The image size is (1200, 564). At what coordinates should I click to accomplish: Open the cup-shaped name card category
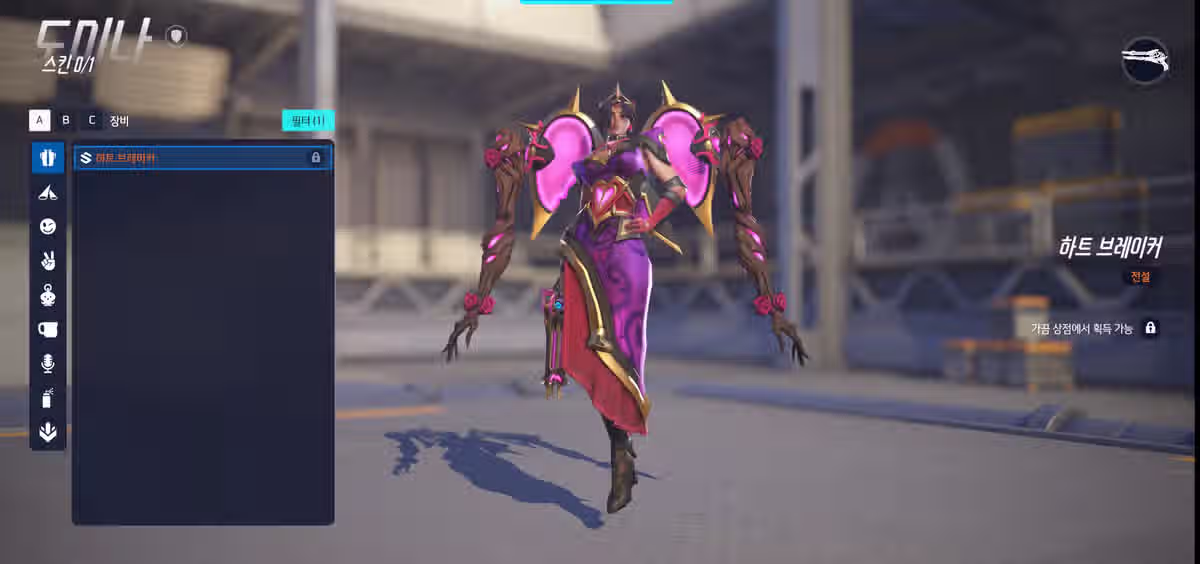48,329
